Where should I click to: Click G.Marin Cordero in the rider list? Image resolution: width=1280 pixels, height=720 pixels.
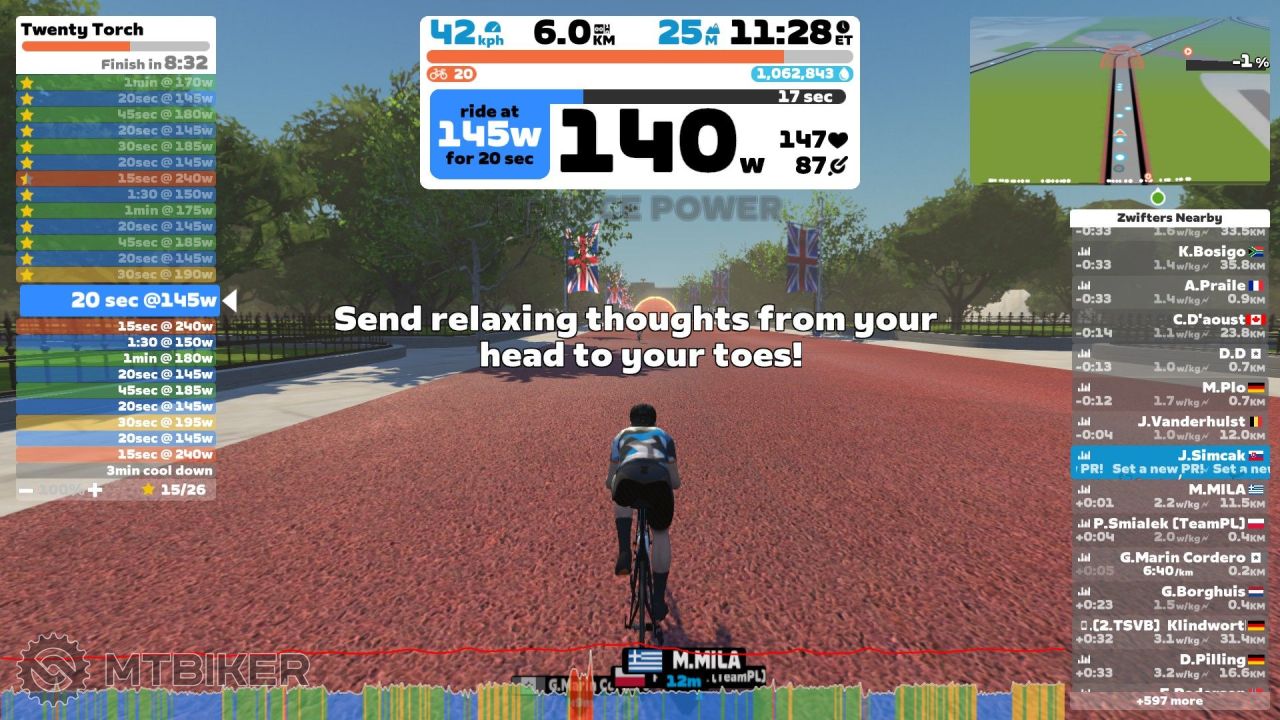click(x=1169, y=564)
